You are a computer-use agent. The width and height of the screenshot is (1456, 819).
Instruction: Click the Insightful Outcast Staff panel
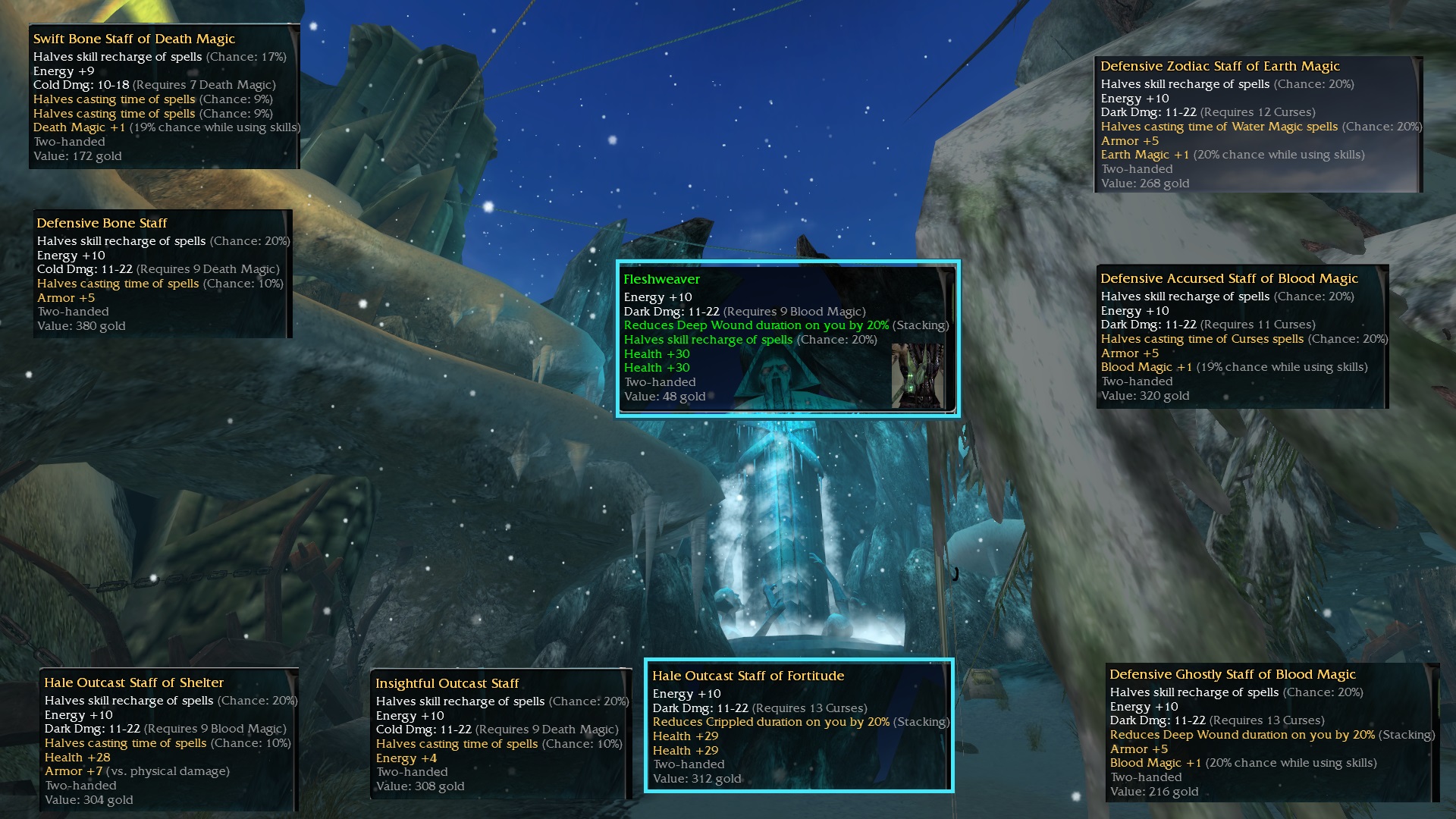pos(500,734)
